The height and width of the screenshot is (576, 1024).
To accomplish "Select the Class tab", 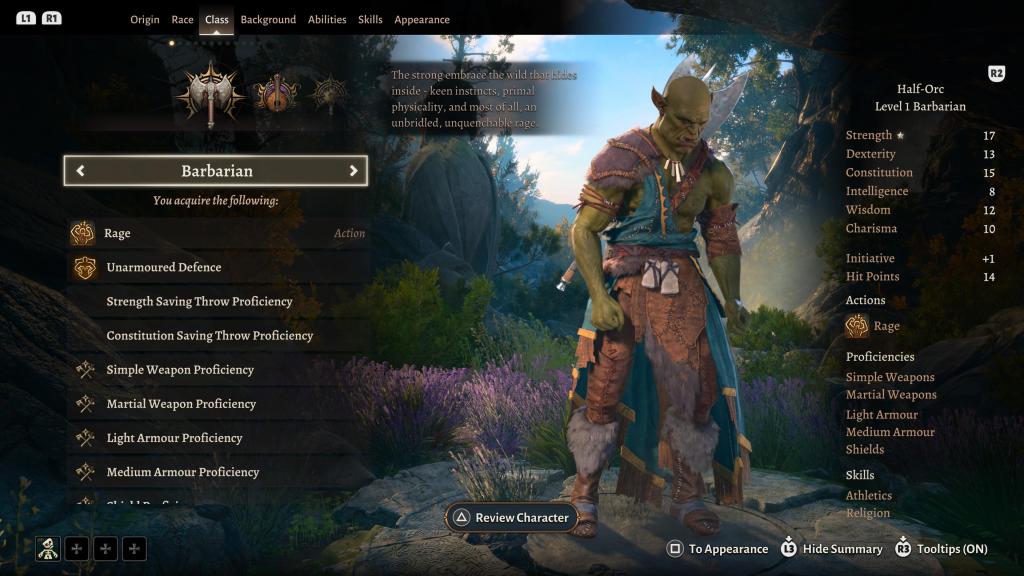I will click(216, 20).
